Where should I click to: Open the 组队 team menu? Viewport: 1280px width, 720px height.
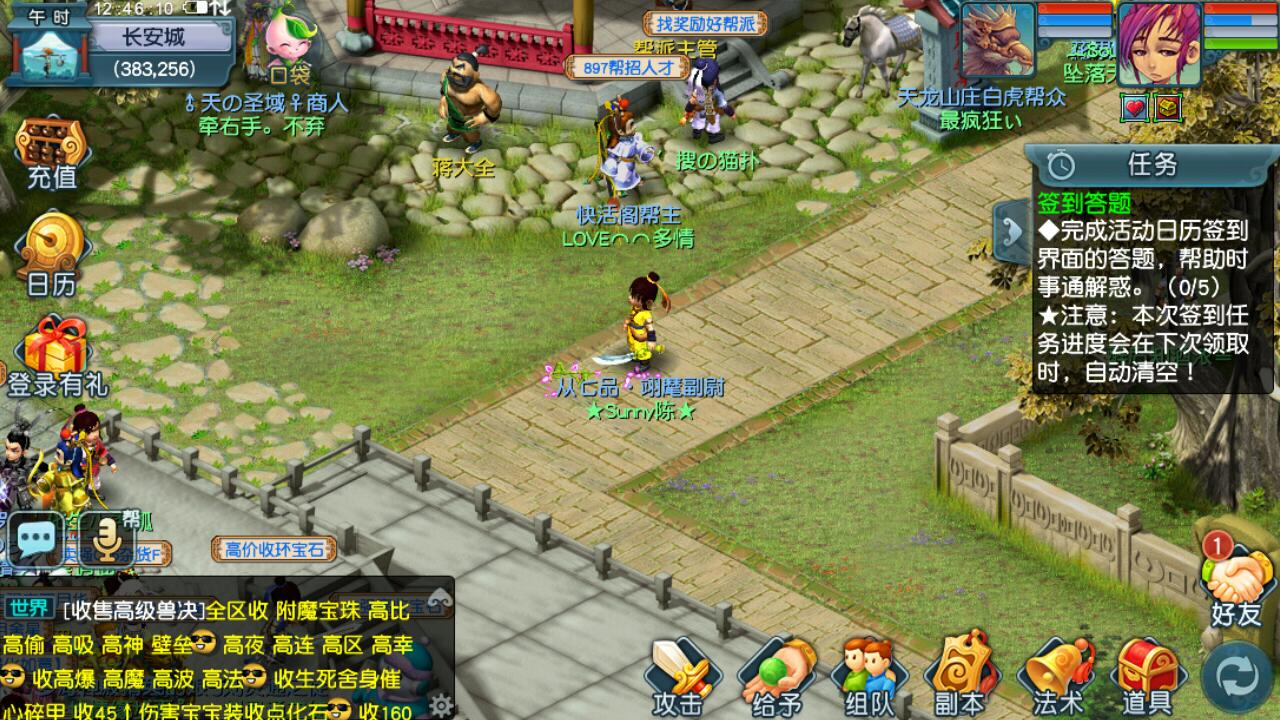pos(867,676)
